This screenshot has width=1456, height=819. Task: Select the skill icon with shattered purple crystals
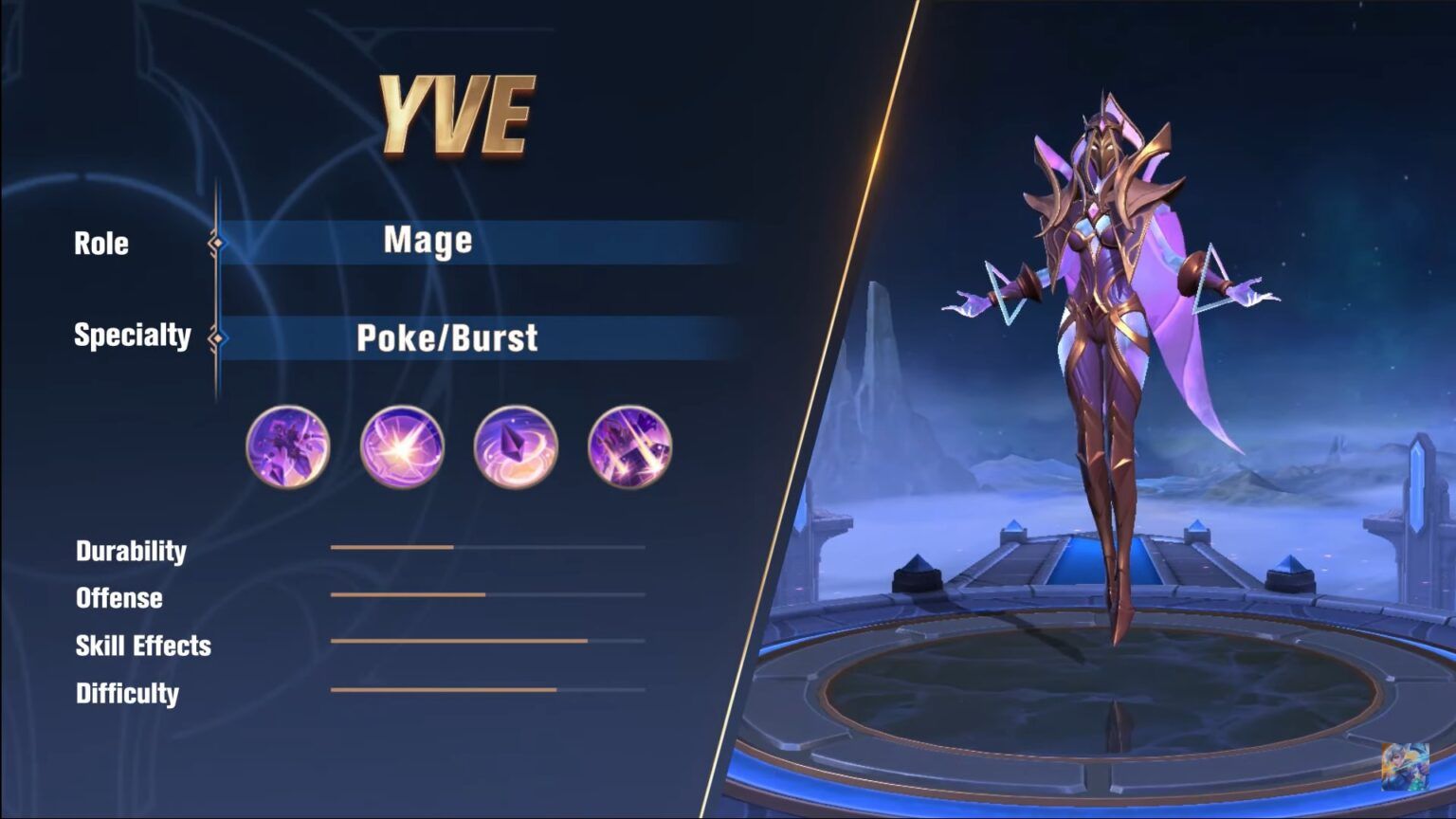pos(287,446)
